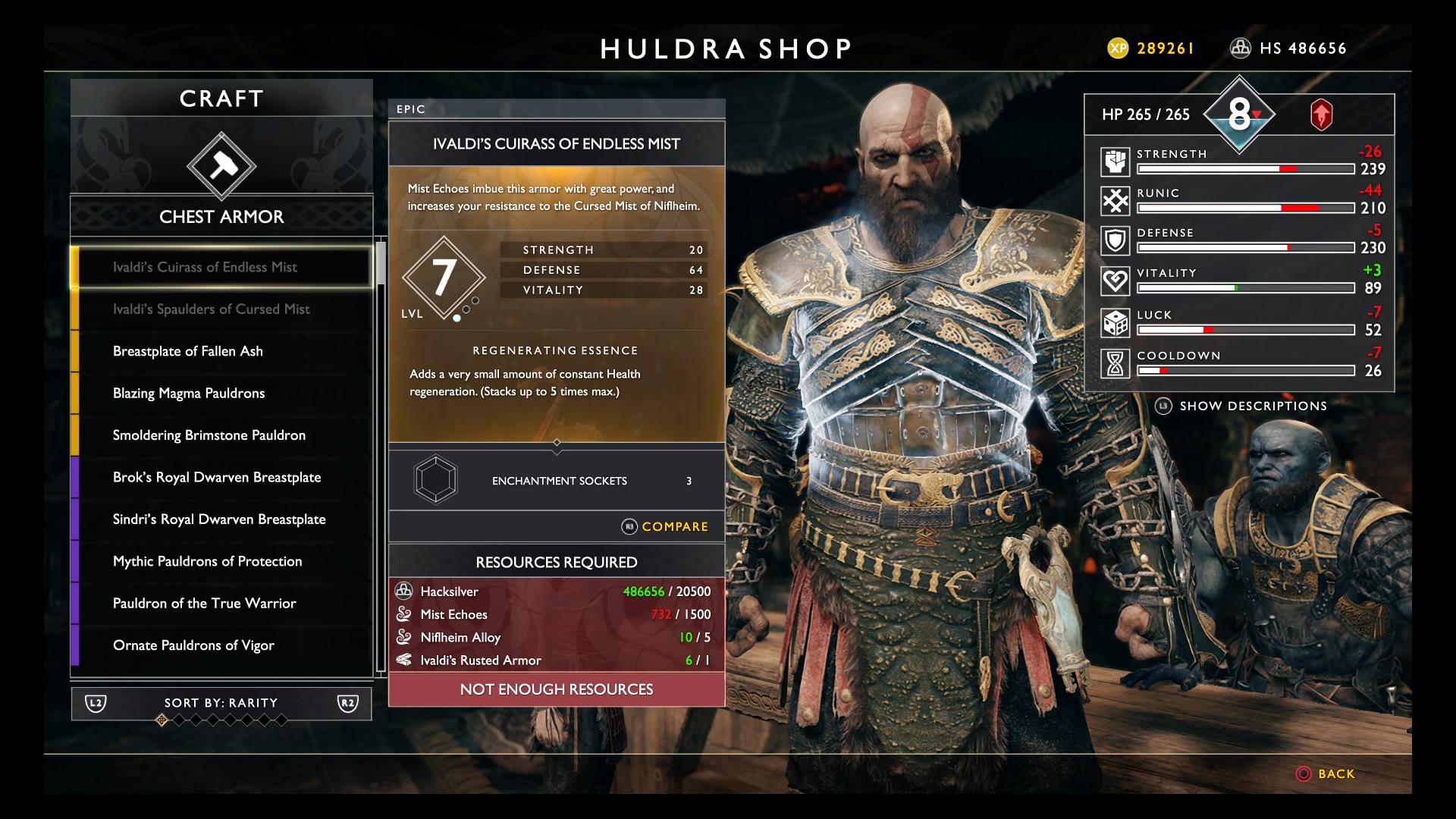Click the Craft hammer icon
The height and width of the screenshot is (819, 1456).
click(221, 166)
